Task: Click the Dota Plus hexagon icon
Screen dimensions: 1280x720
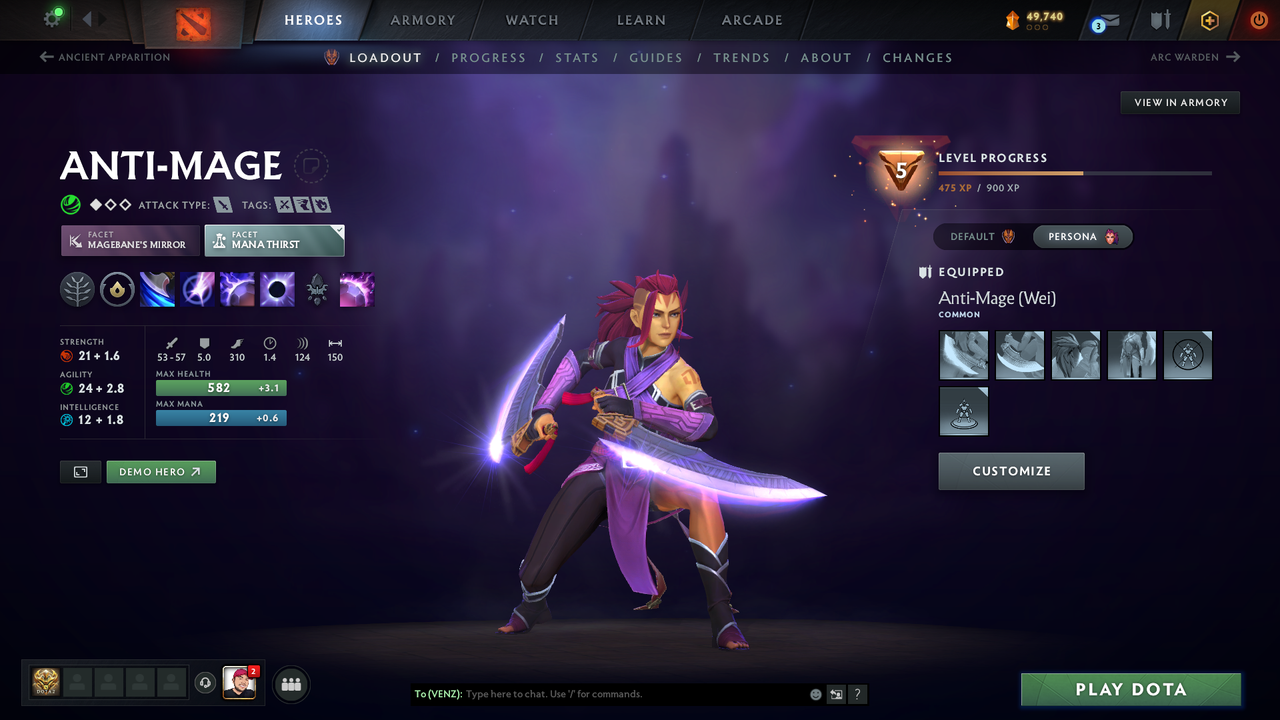Action: click(1209, 20)
